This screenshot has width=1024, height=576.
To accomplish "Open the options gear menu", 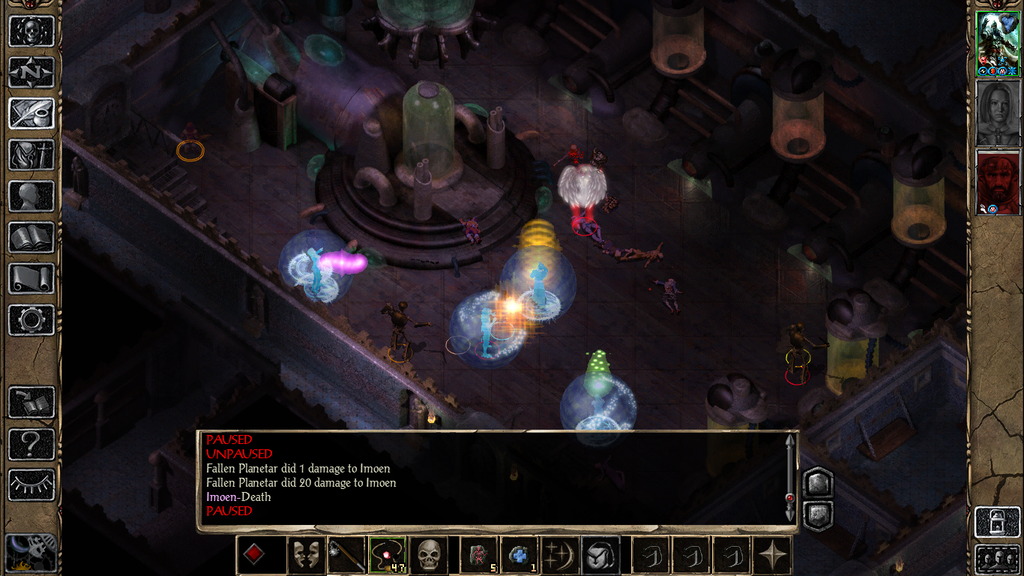I will [31, 320].
